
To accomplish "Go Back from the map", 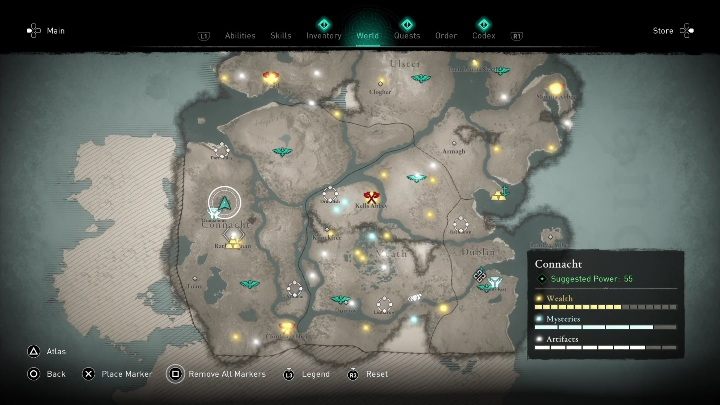I will coord(47,374).
